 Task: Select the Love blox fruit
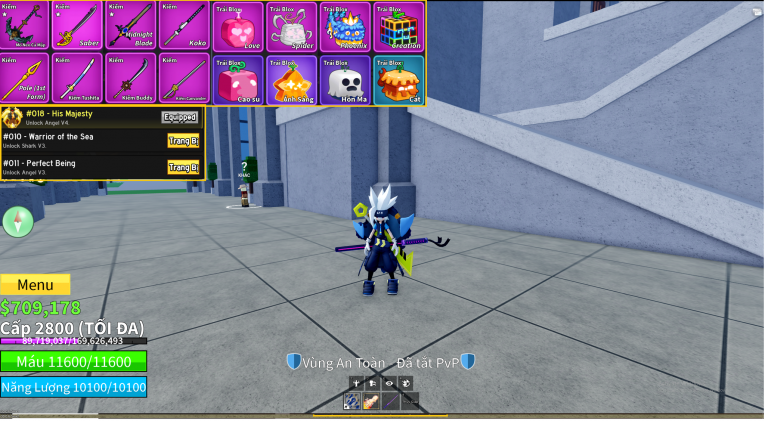click(238, 26)
